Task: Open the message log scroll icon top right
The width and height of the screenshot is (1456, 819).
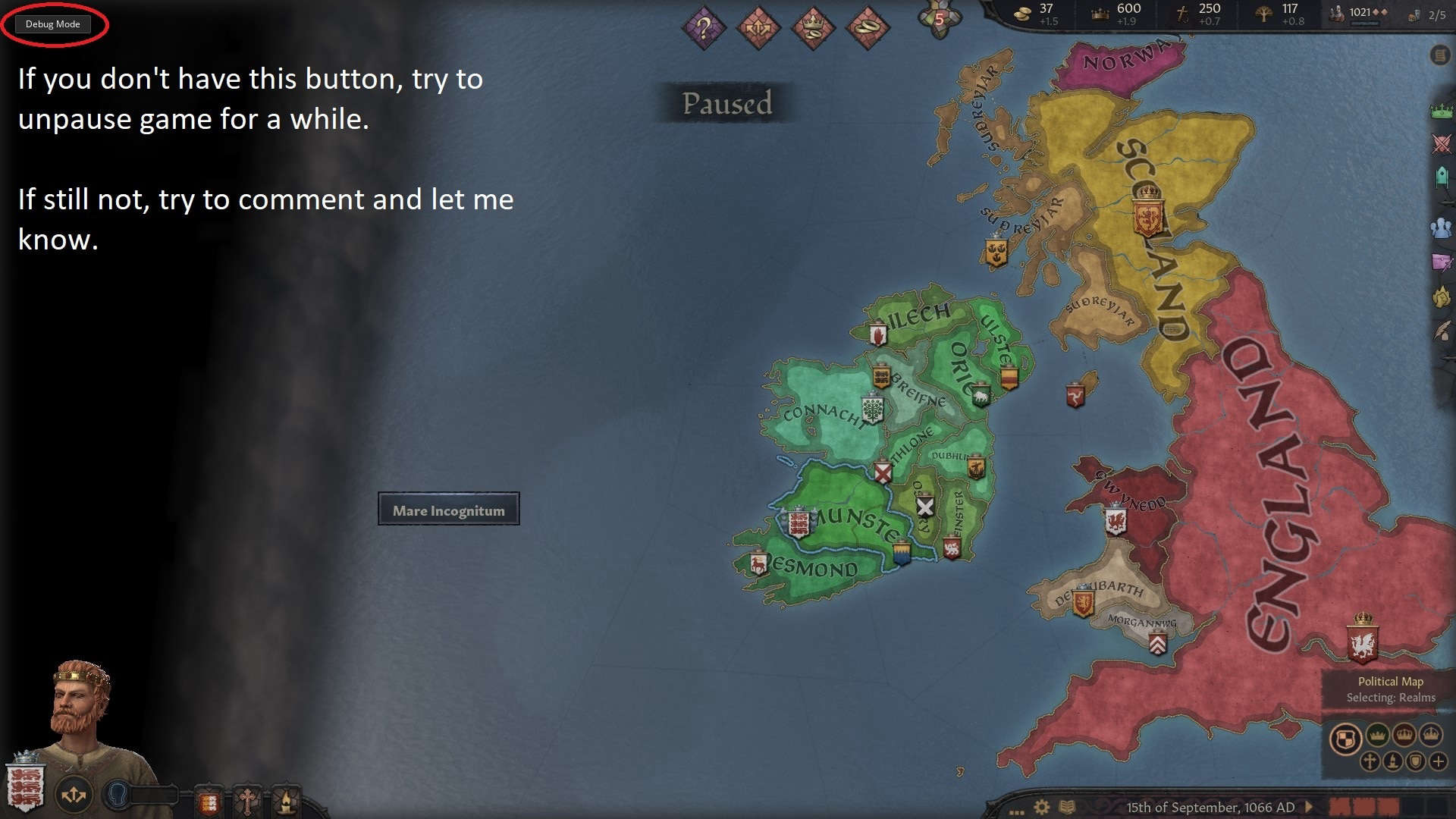Action: click(x=1439, y=55)
